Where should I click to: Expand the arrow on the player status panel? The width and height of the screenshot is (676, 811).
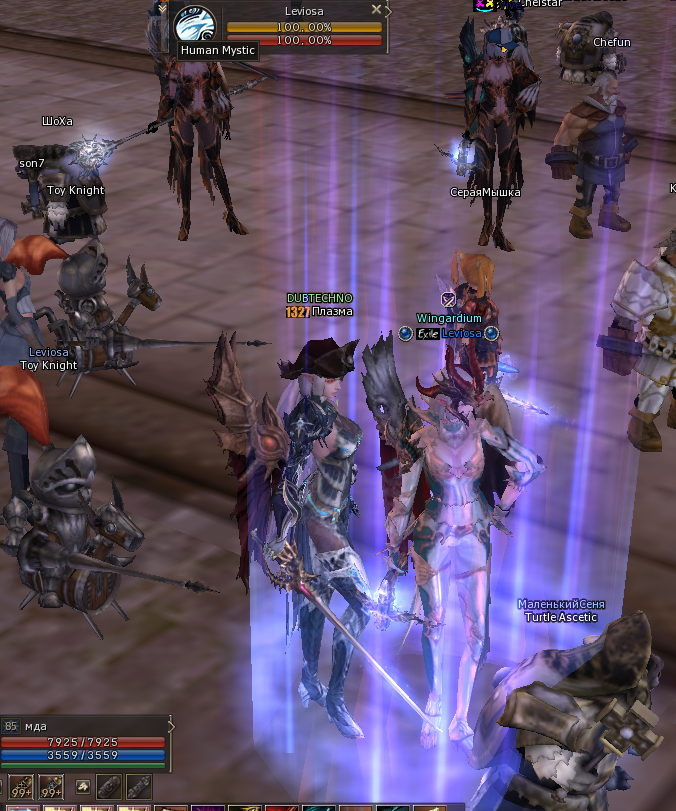pos(170,726)
